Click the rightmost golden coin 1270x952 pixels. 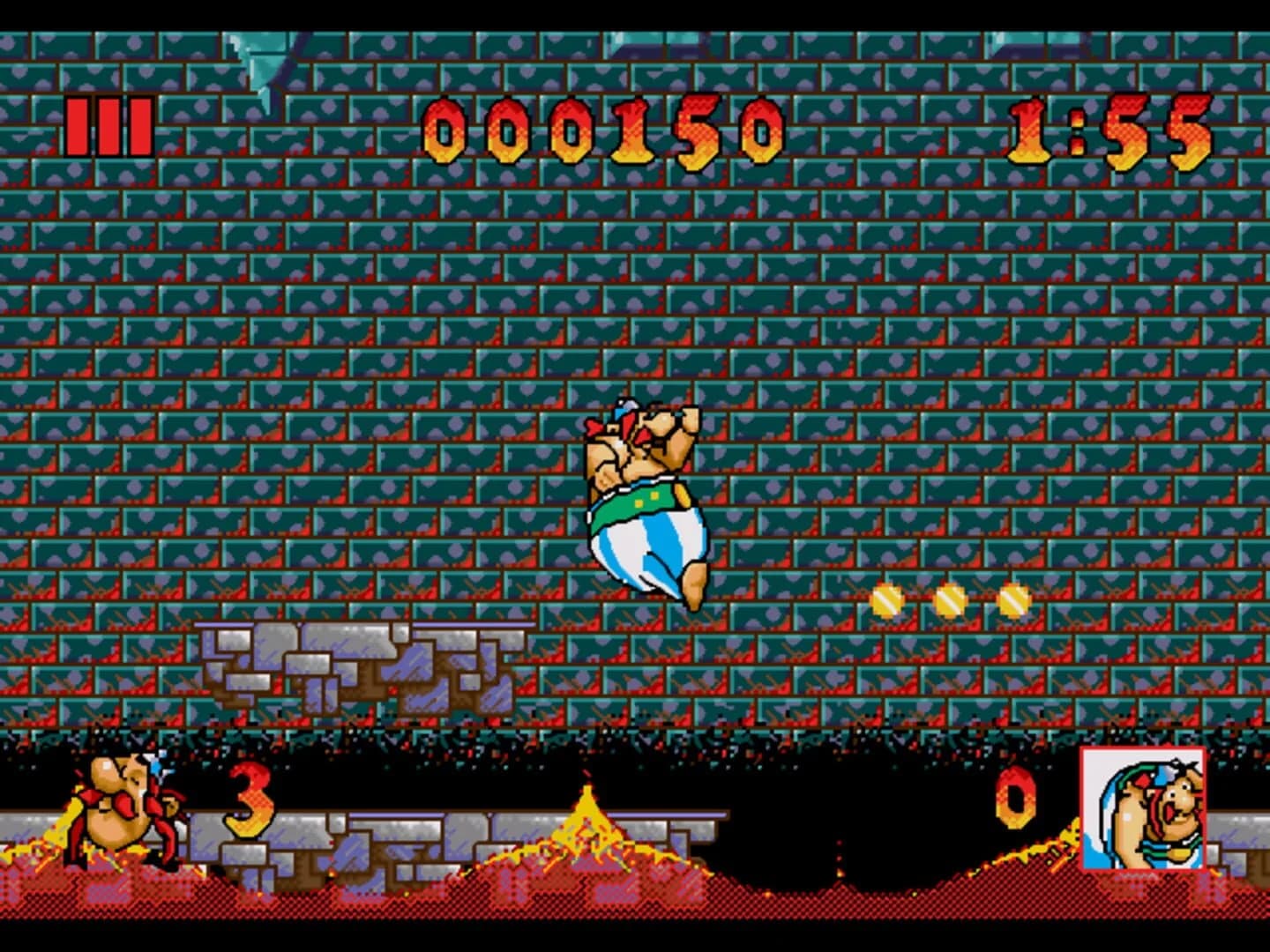click(1014, 600)
